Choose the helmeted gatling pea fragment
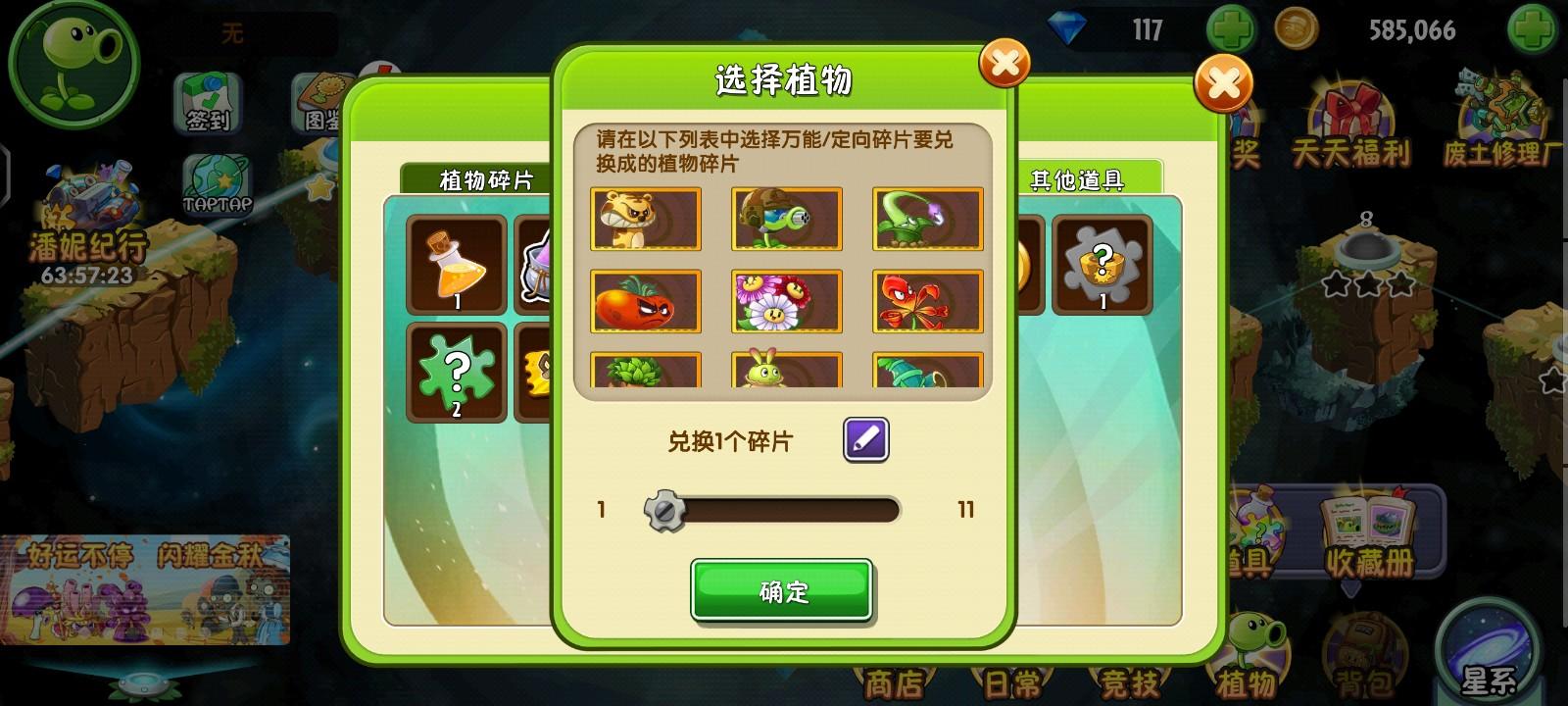This screenshot has height=706, width=1568. pyautogui.click(x=784, y=220)
